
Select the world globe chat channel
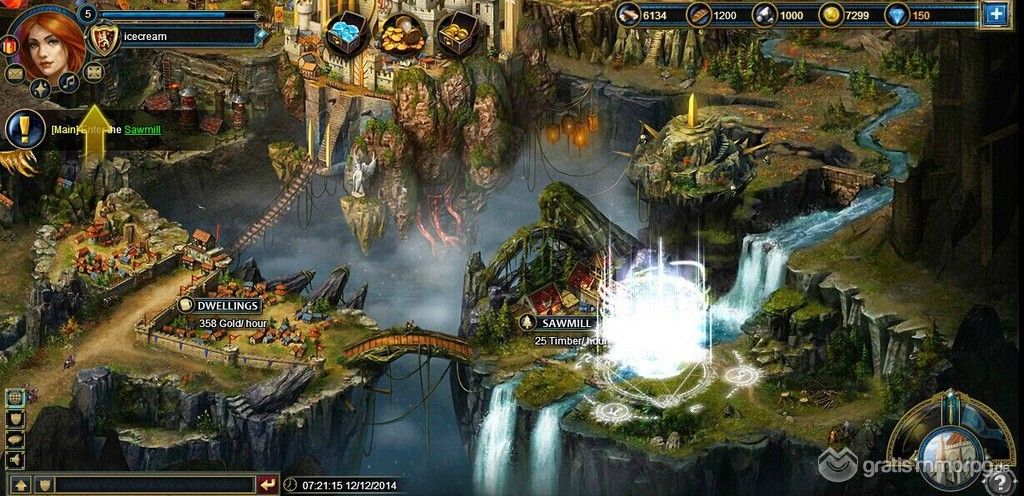point(15,398)
